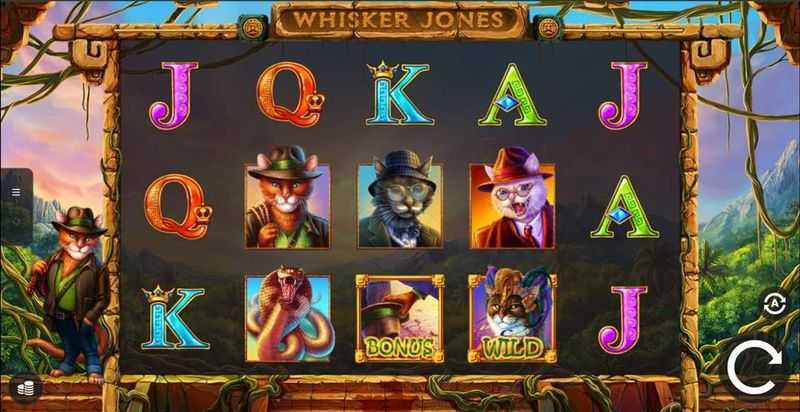Open the hamburger game menu
The width and height of the screenshot is (800, 412).
pyautogui.click(x=16, y=191)
